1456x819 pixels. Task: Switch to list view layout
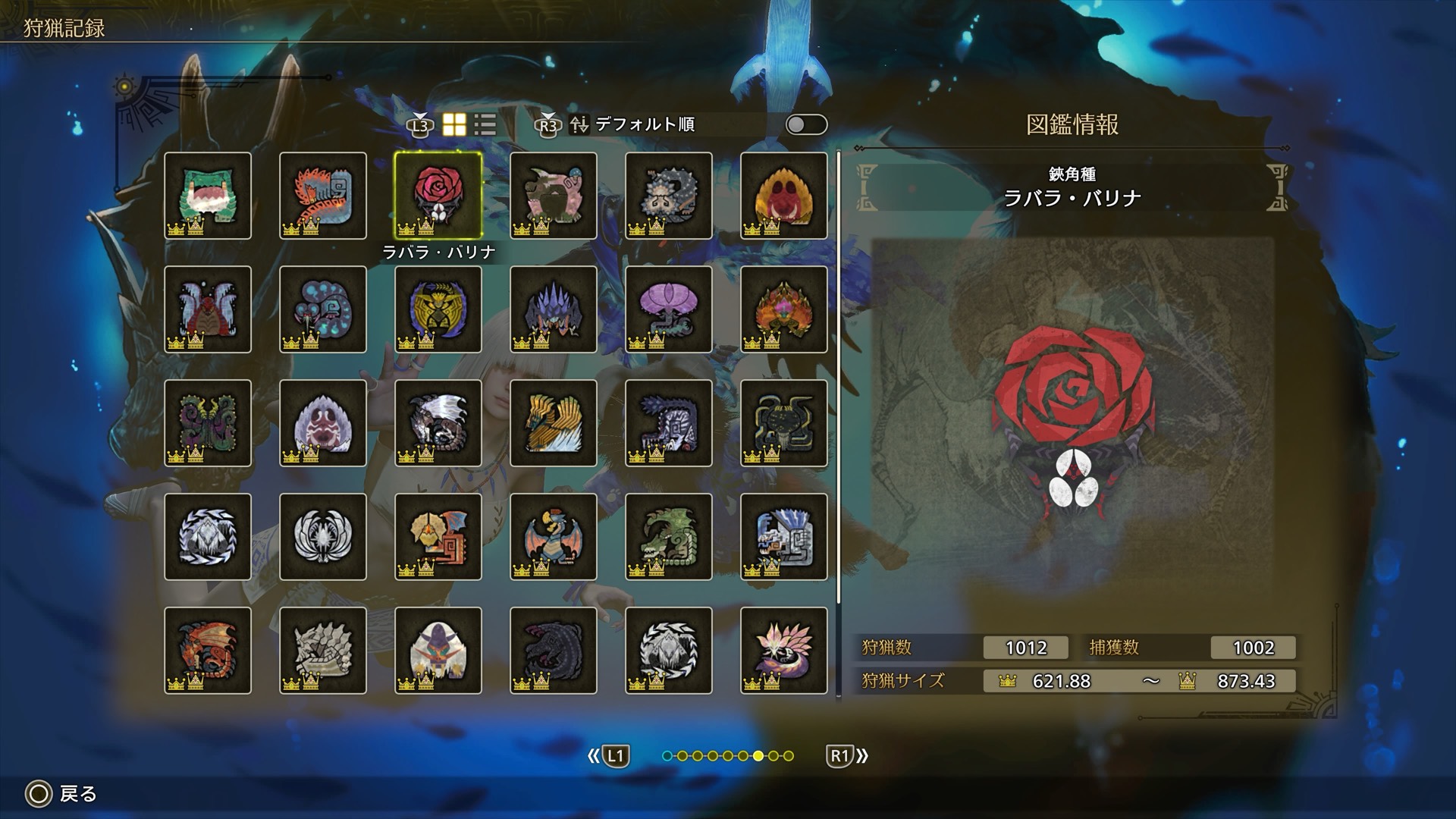[485, 125]
